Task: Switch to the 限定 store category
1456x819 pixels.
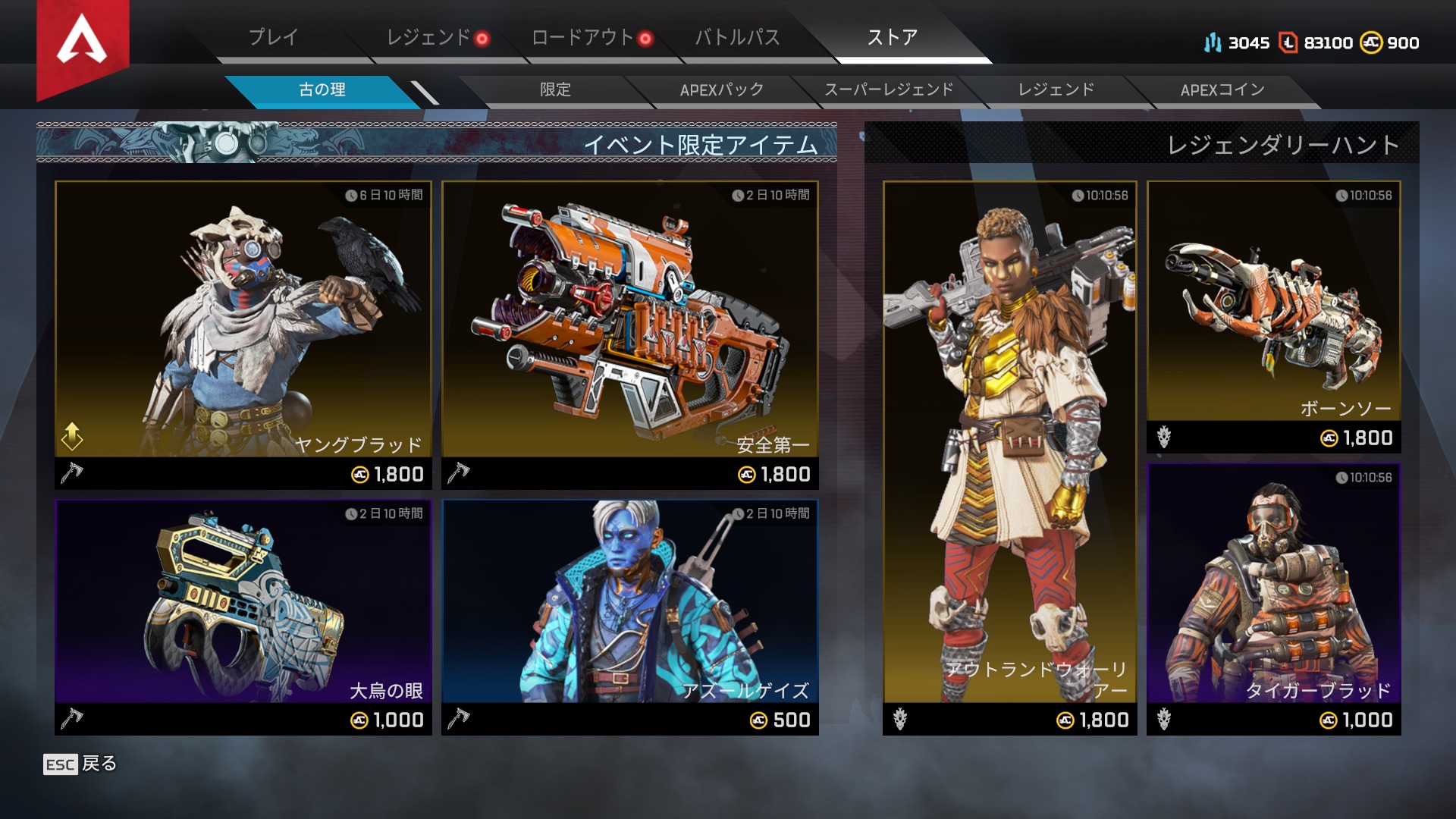Action: pyautogui.click(x=555, y=89)
